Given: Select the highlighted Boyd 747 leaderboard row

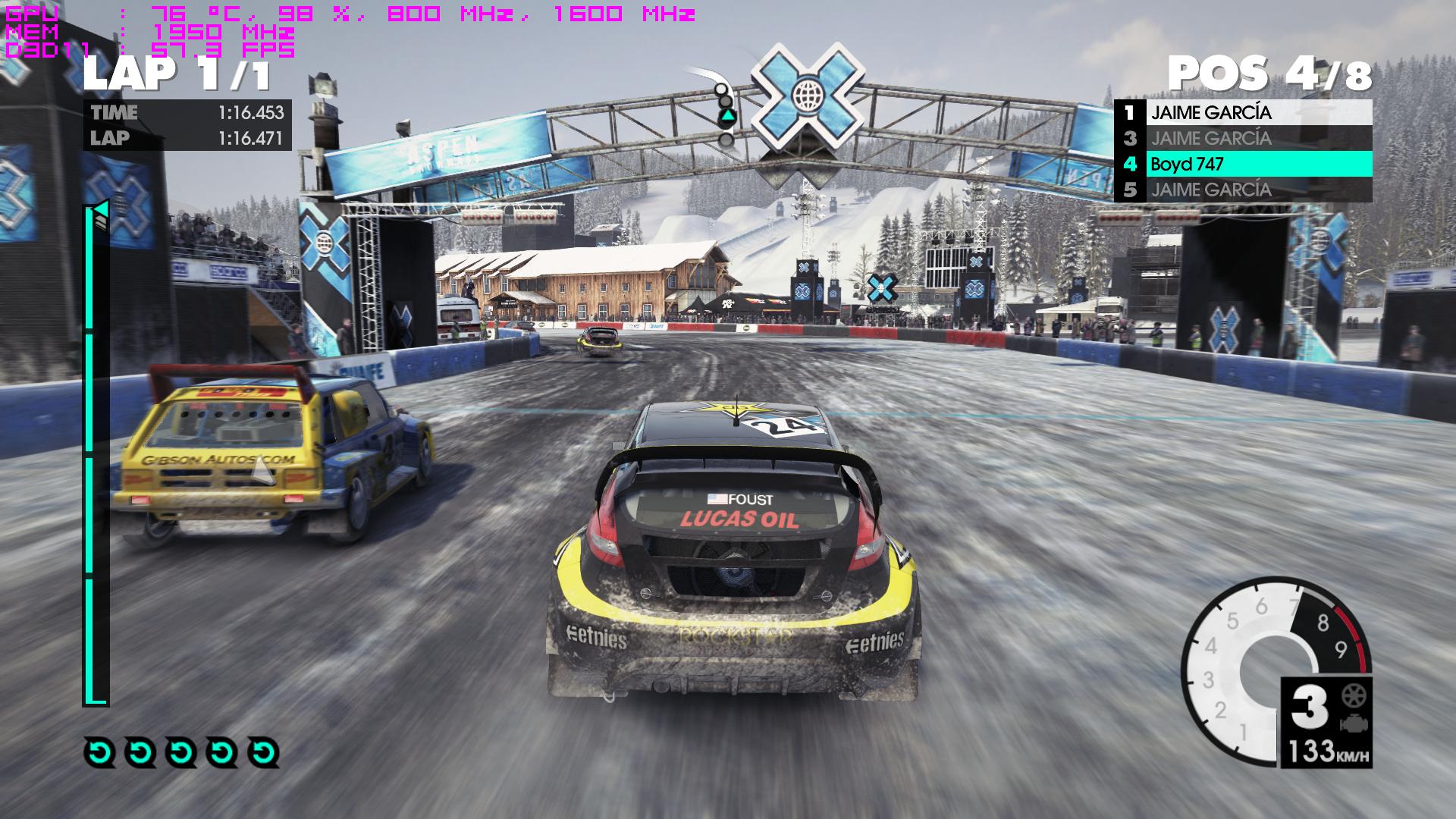Looking at the screenshot, I should (1244, 164).
